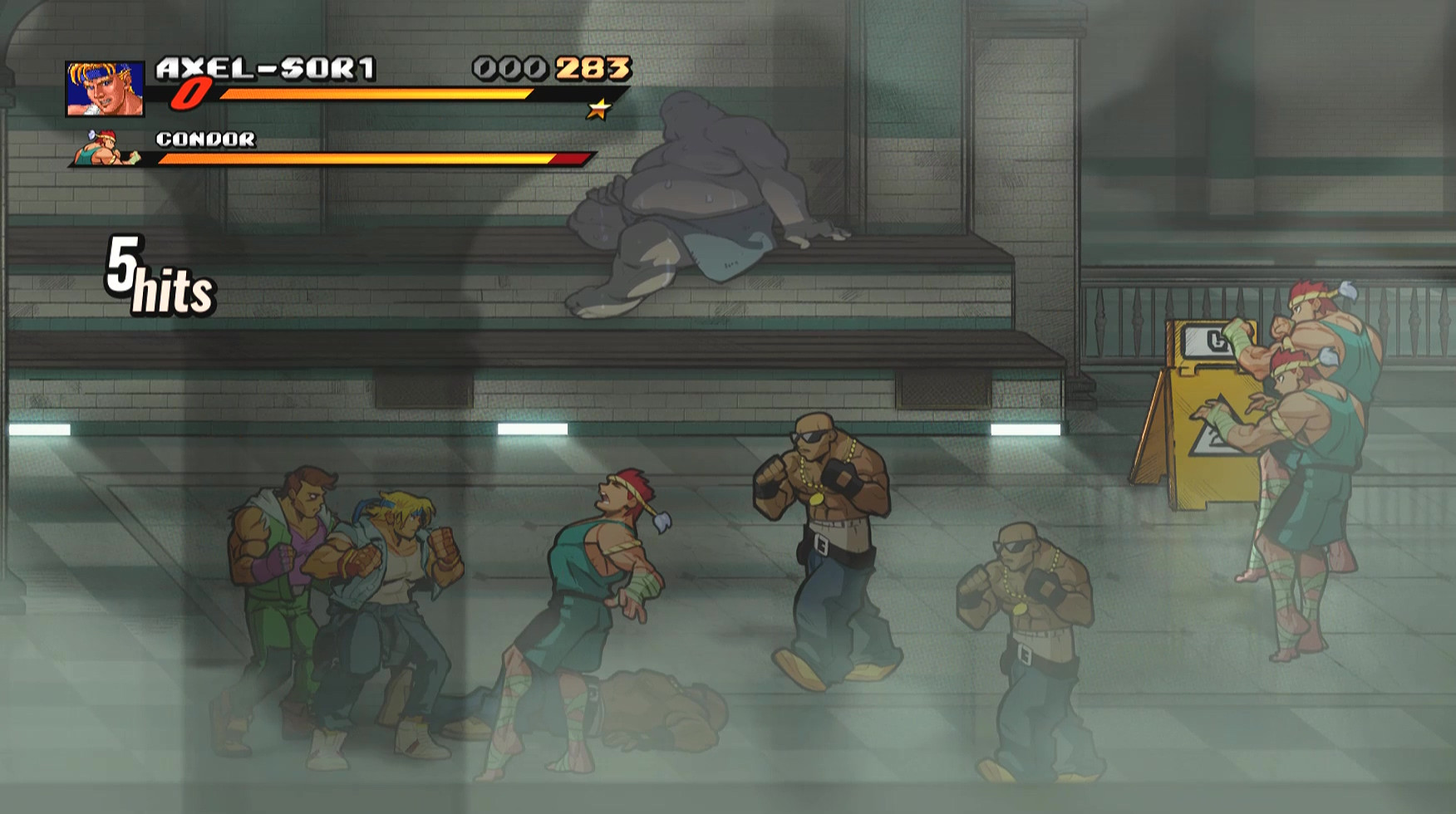Select the star icon under the score
This screenshot has width=1456, height=814.
600,107
